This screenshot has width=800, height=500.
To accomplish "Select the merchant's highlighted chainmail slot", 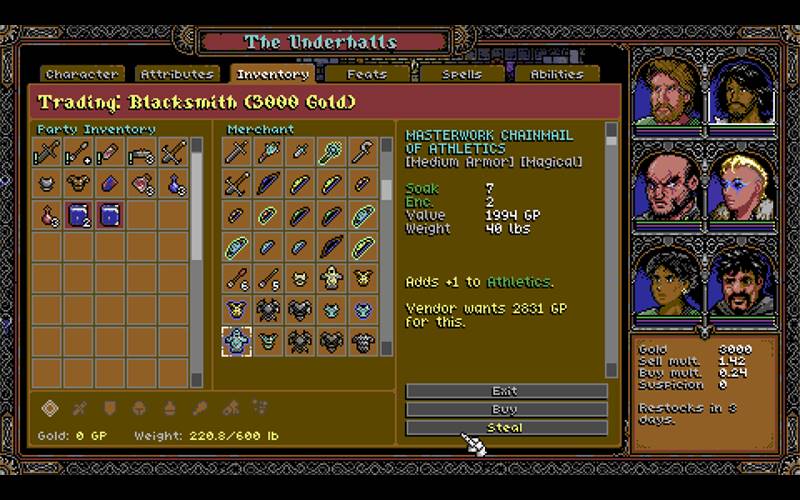I will pyautogui.click(x=236, y=341).
